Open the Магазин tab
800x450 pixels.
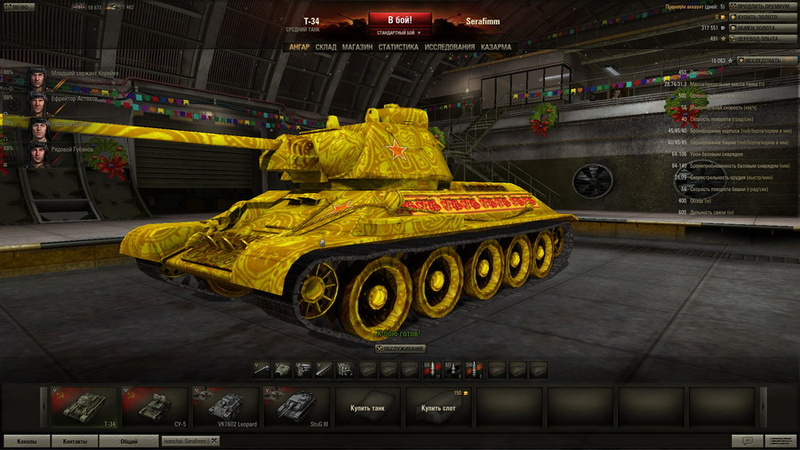coord(357,47)
